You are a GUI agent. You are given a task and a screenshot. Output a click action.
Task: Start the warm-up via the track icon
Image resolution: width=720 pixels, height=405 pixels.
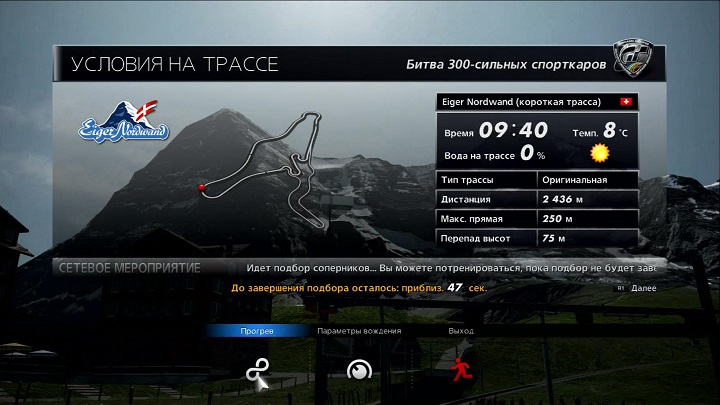point(257,371)
